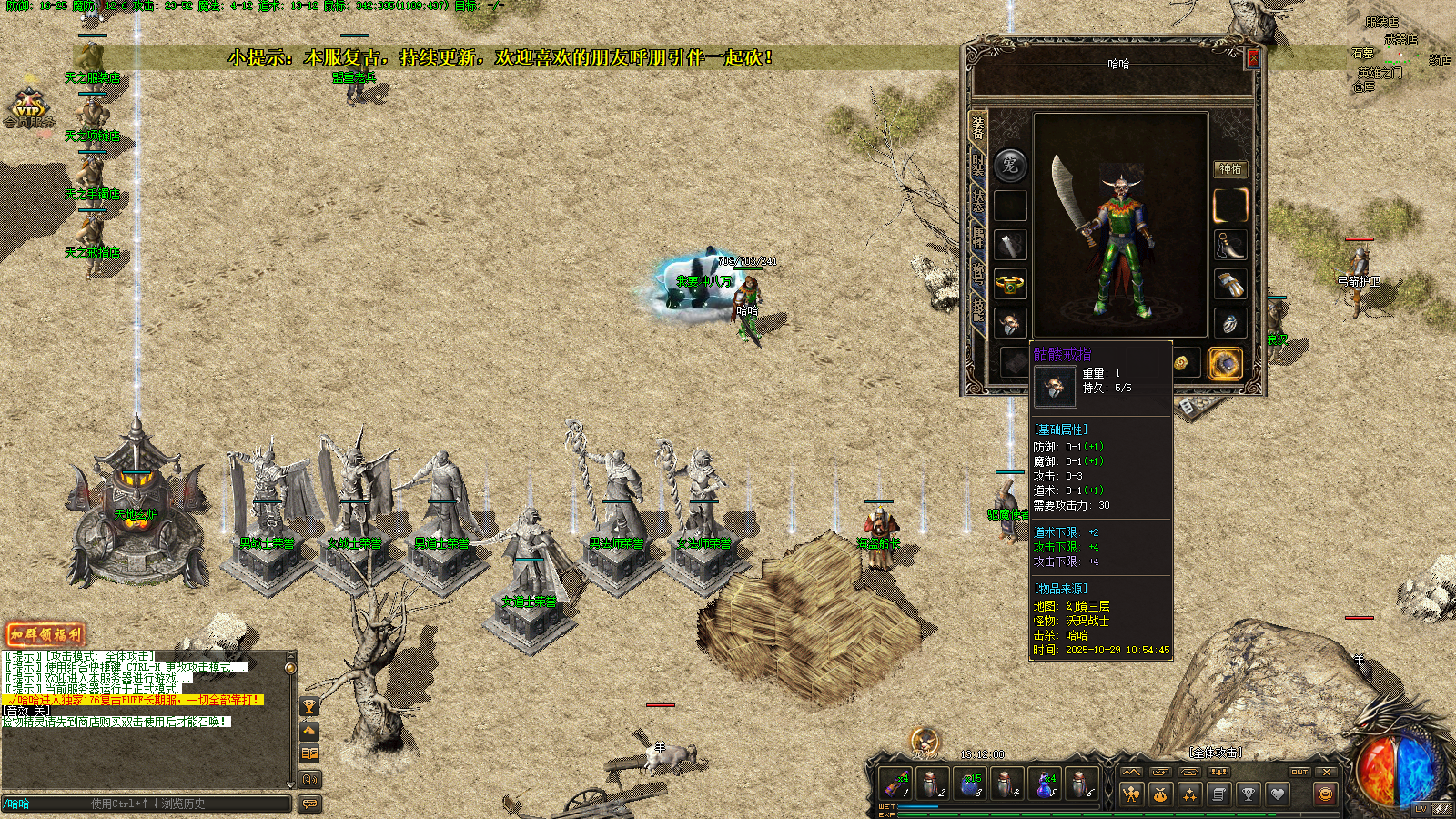Click the speech bubble chat button
The width and height of the screenshot is (1456, 819).
[310, 804]
